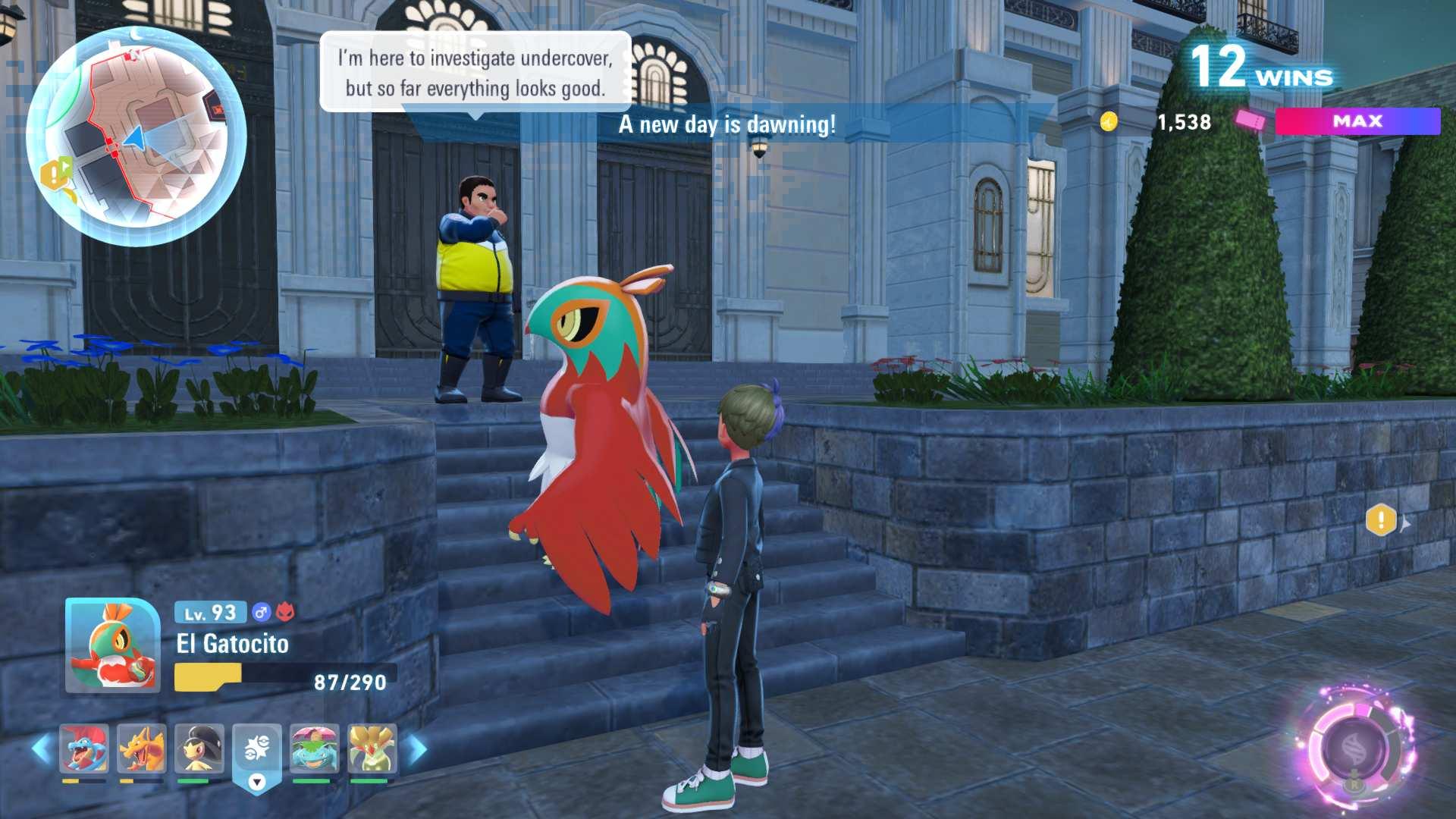Click the 'A new day is dawning!' banner
Image resolution: width=1456 pixels, height=819 pixels.
pos(726,126)
